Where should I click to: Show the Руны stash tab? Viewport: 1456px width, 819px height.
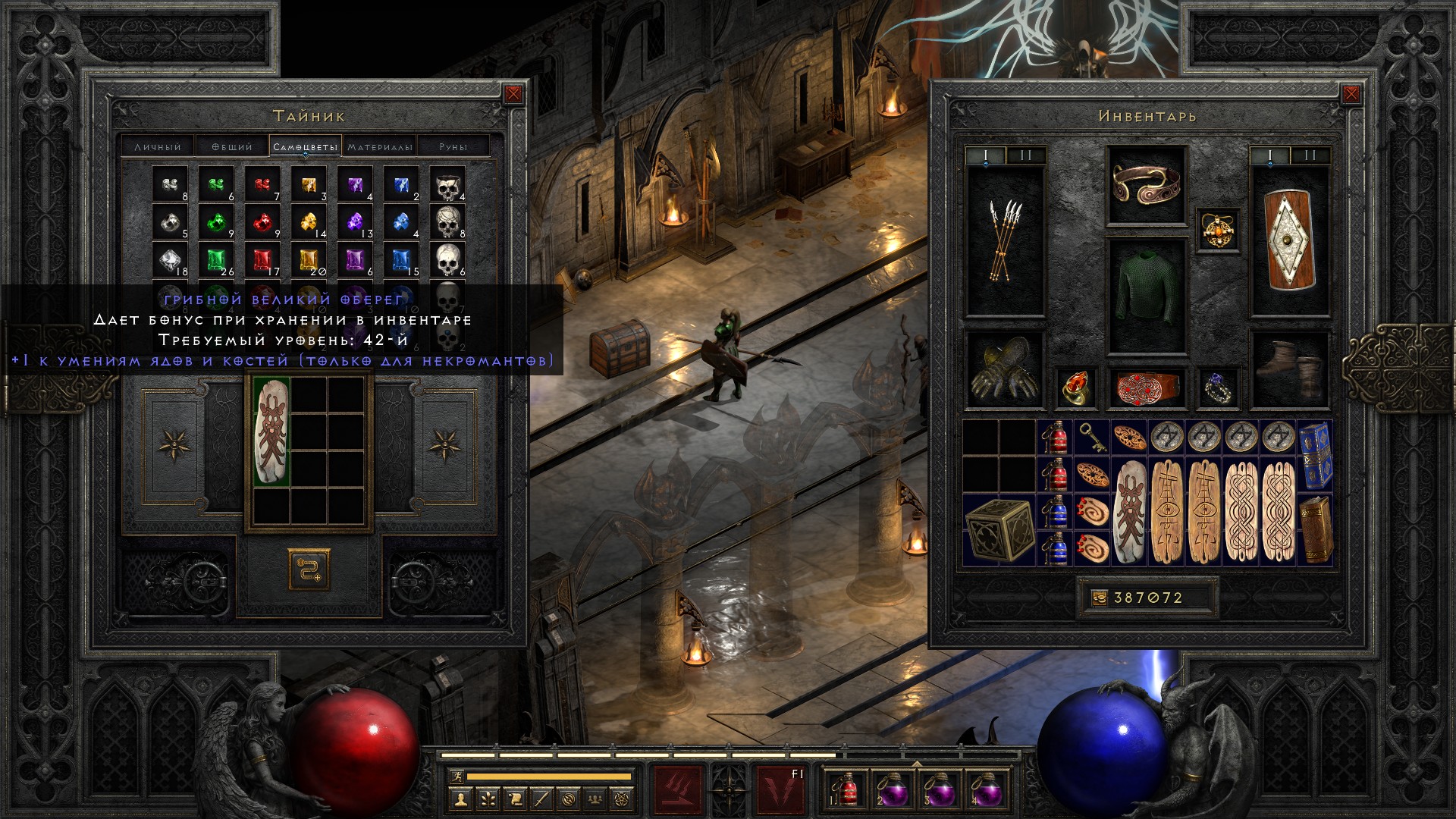pyautogui.click(x=453, y=146)
